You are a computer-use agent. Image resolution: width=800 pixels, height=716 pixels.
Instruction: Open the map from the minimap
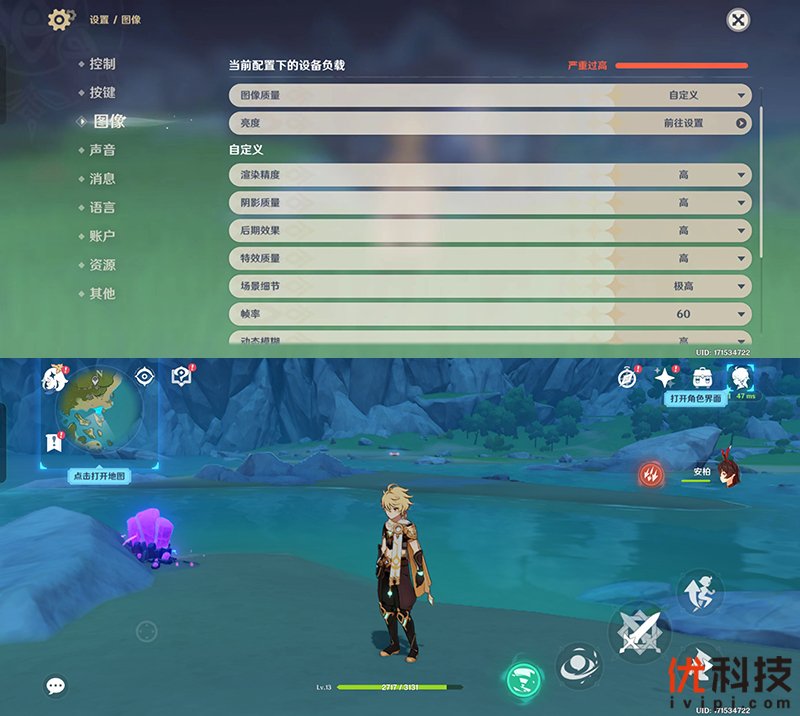pyautogui.click(x=97, y=408)
